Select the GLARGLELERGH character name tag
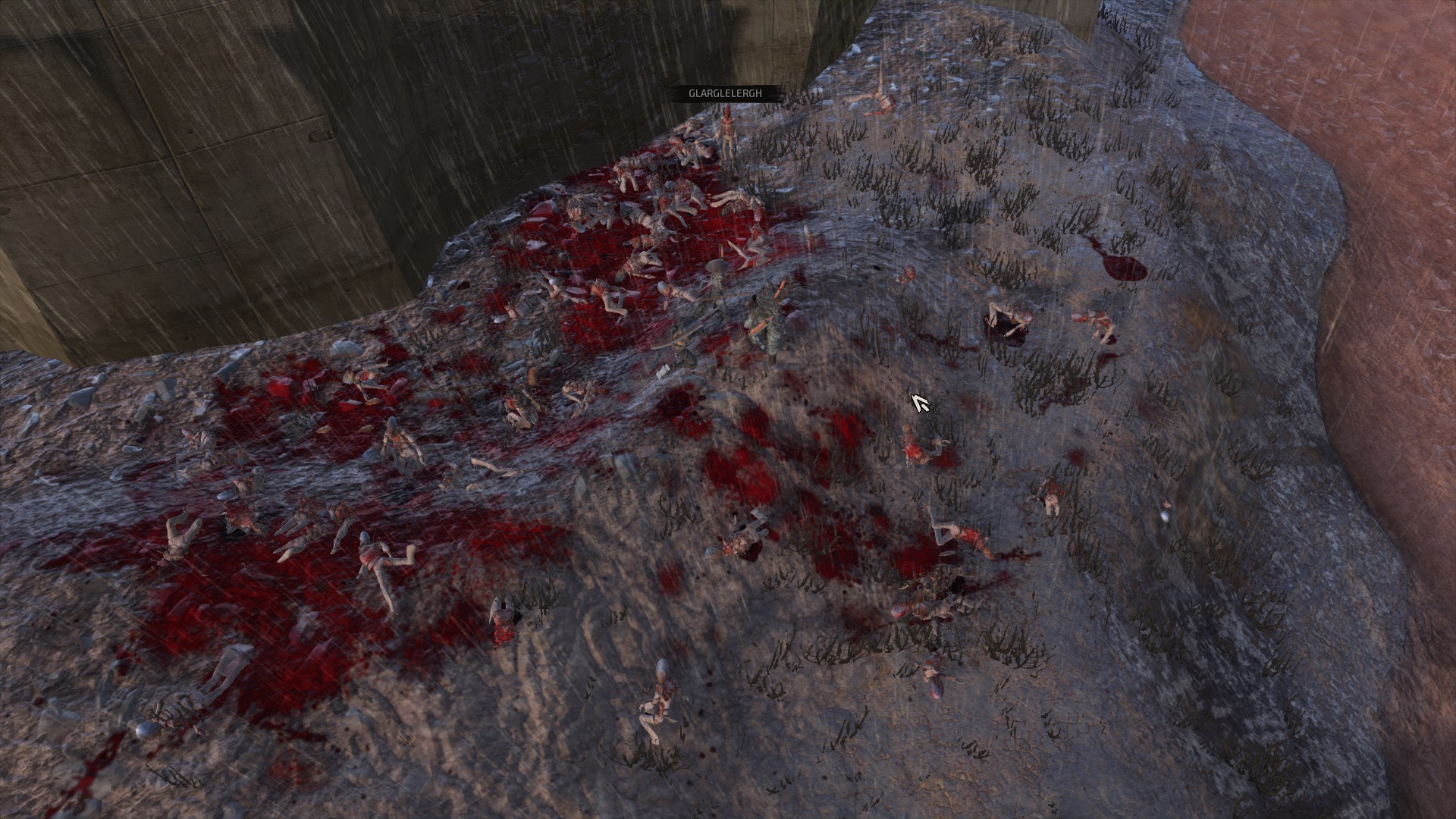Viewport: 1456px width, 819px height. pos(724,93)
